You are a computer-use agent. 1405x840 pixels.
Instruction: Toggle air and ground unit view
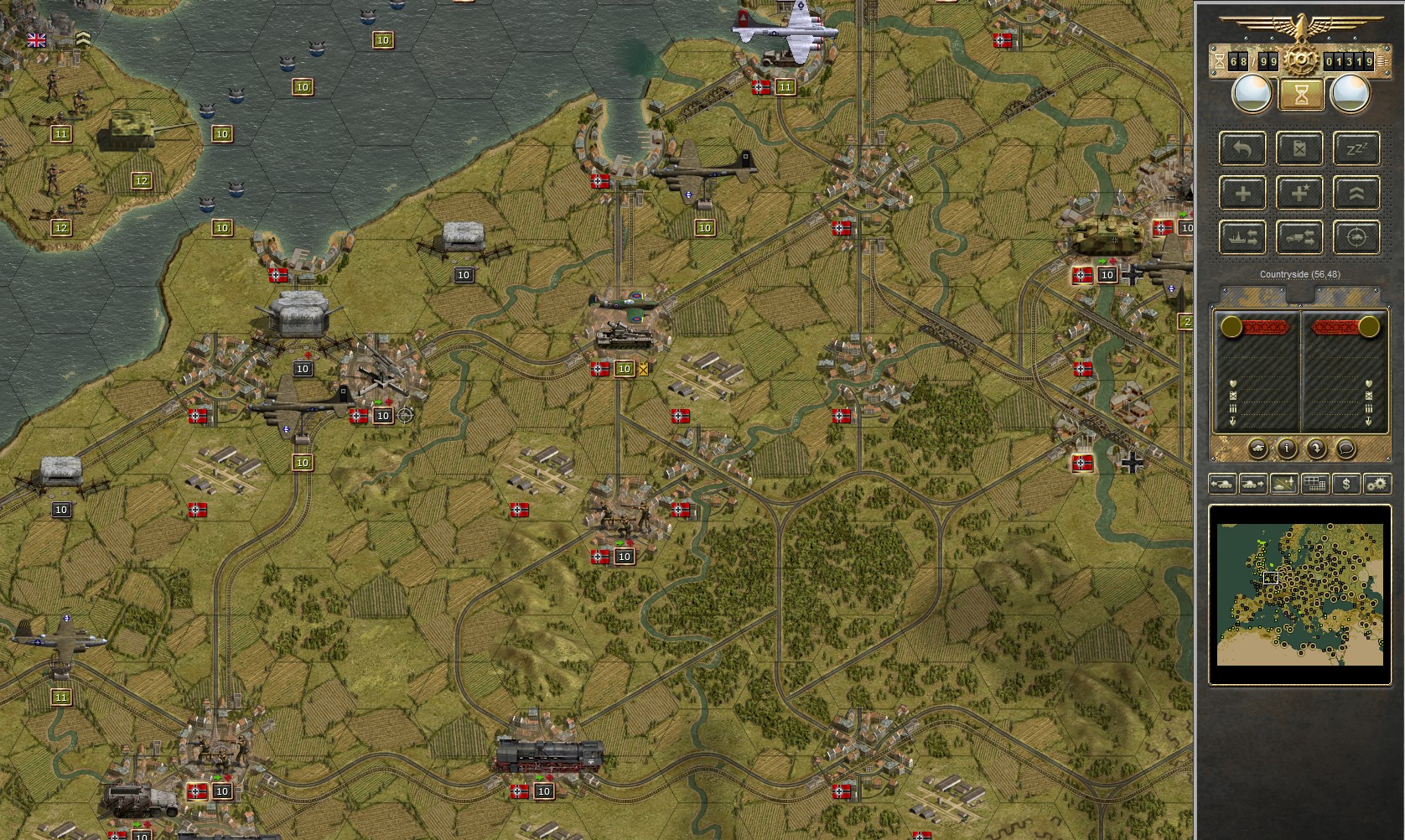1283,484
